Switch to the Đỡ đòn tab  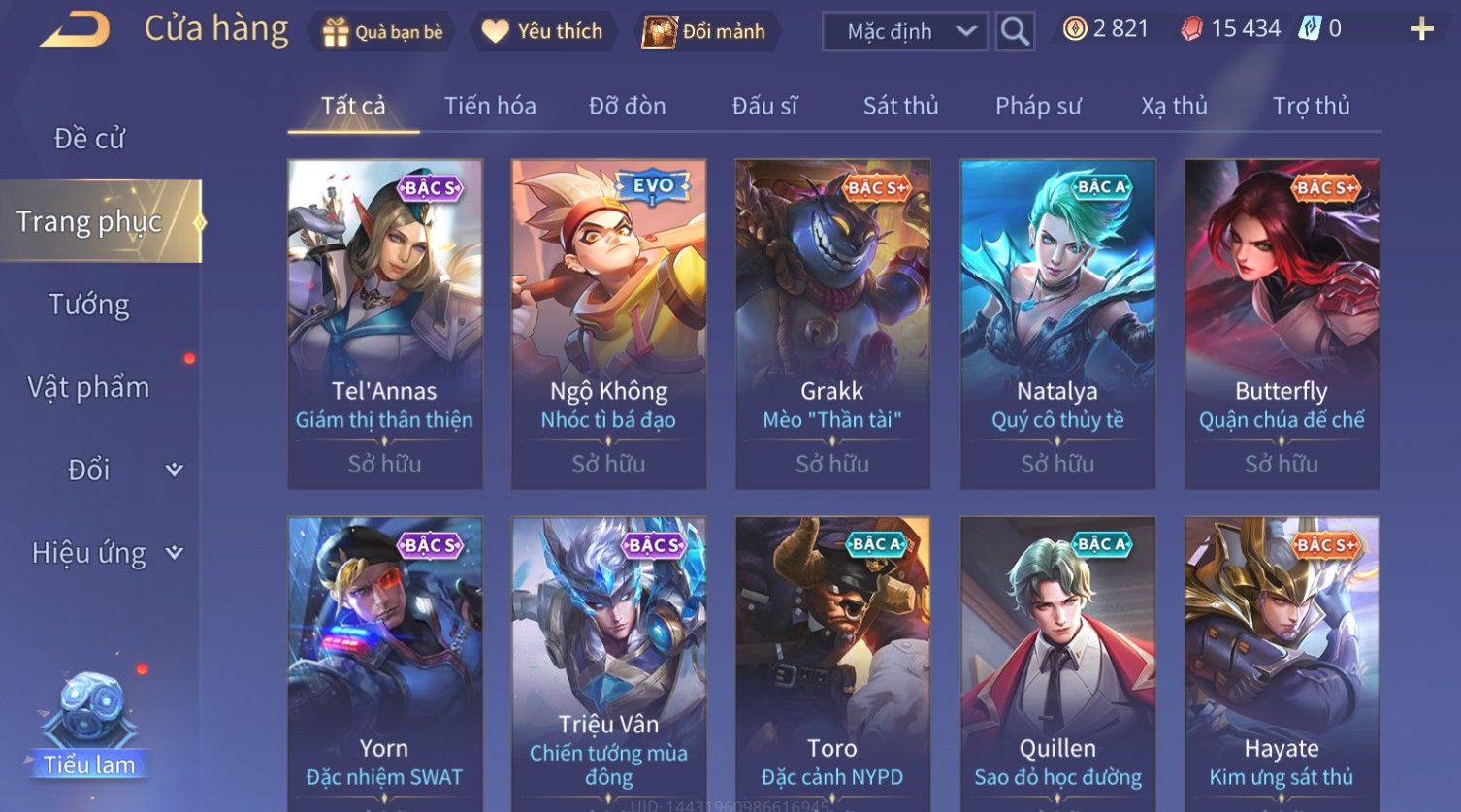[x=627, y=106]
